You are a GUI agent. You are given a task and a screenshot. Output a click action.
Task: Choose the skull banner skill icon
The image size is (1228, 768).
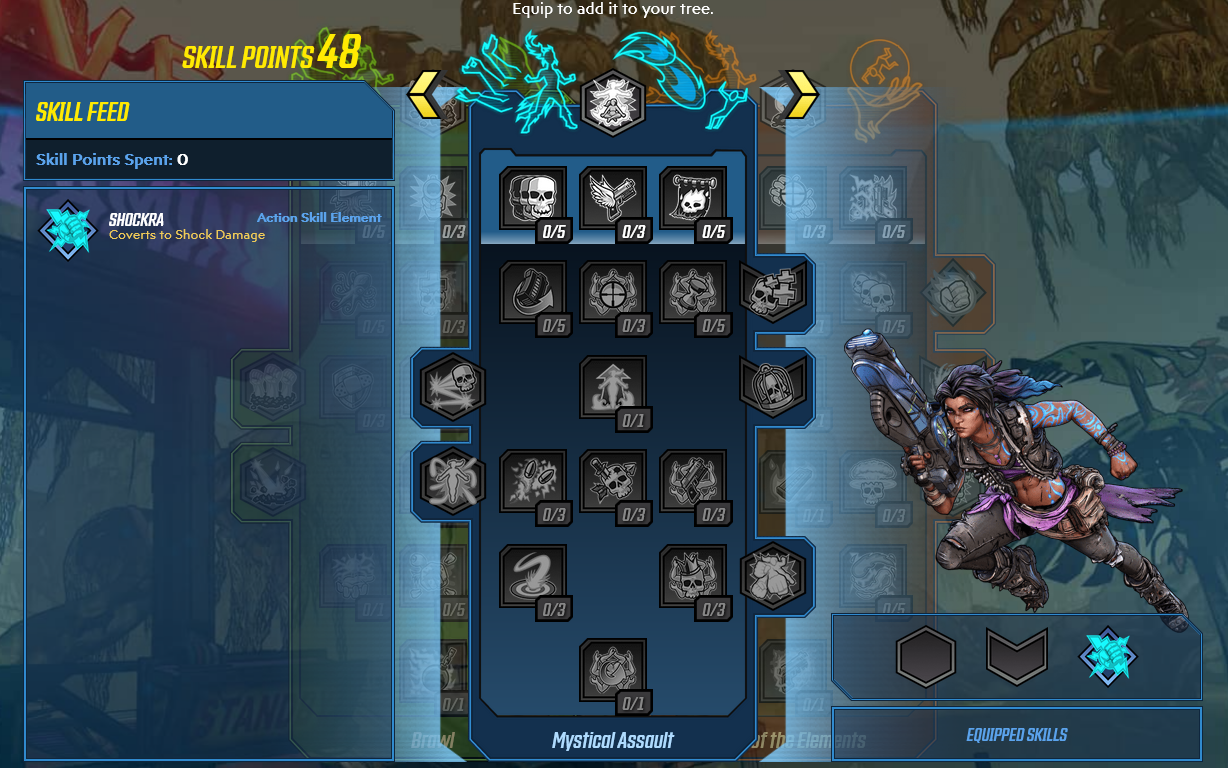coord(693,198)
